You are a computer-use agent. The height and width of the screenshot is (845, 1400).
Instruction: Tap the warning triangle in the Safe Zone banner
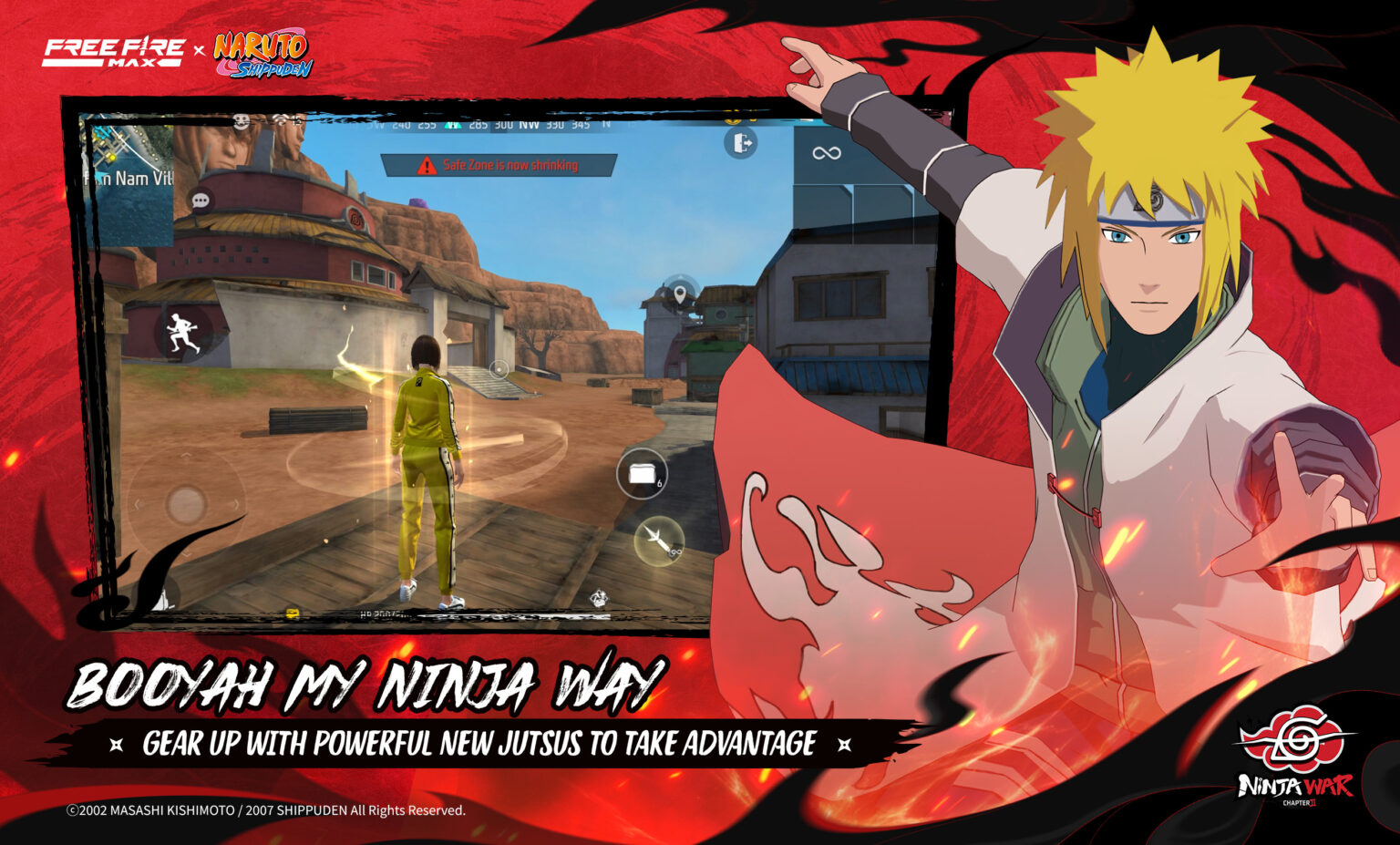pos(425,165)
